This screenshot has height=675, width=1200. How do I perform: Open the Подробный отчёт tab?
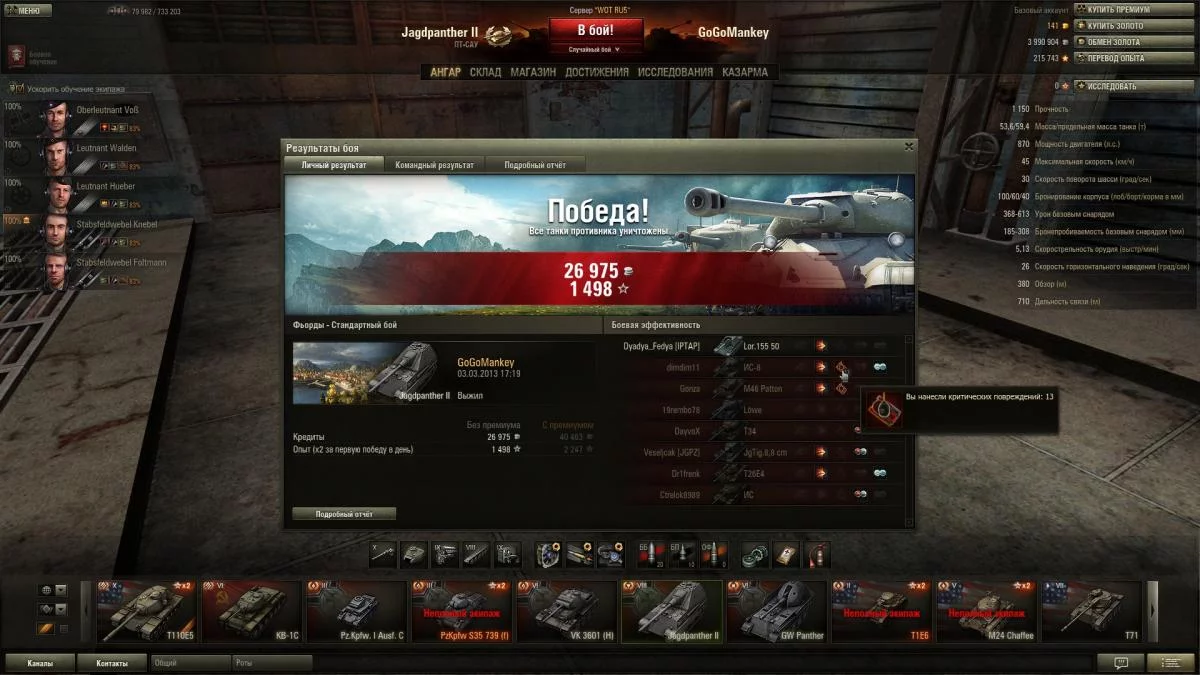pyautogui.click(x=535, y=164)
